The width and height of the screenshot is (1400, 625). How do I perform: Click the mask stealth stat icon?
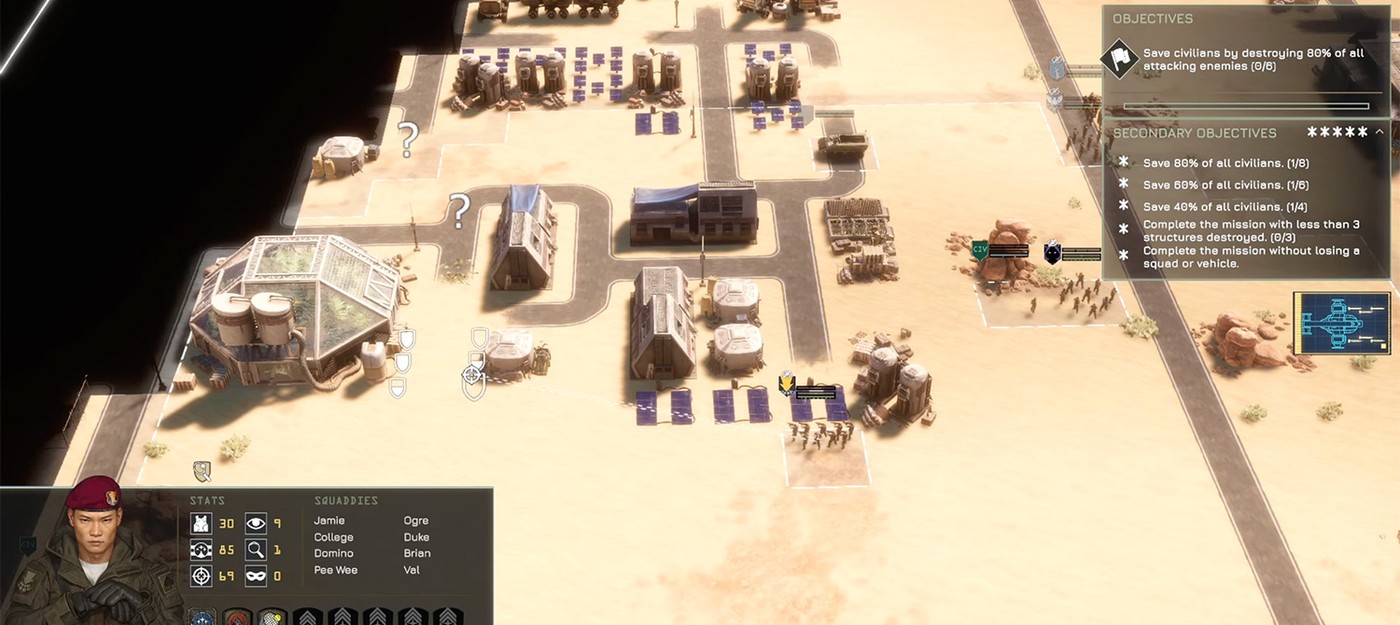pos(256,577)
